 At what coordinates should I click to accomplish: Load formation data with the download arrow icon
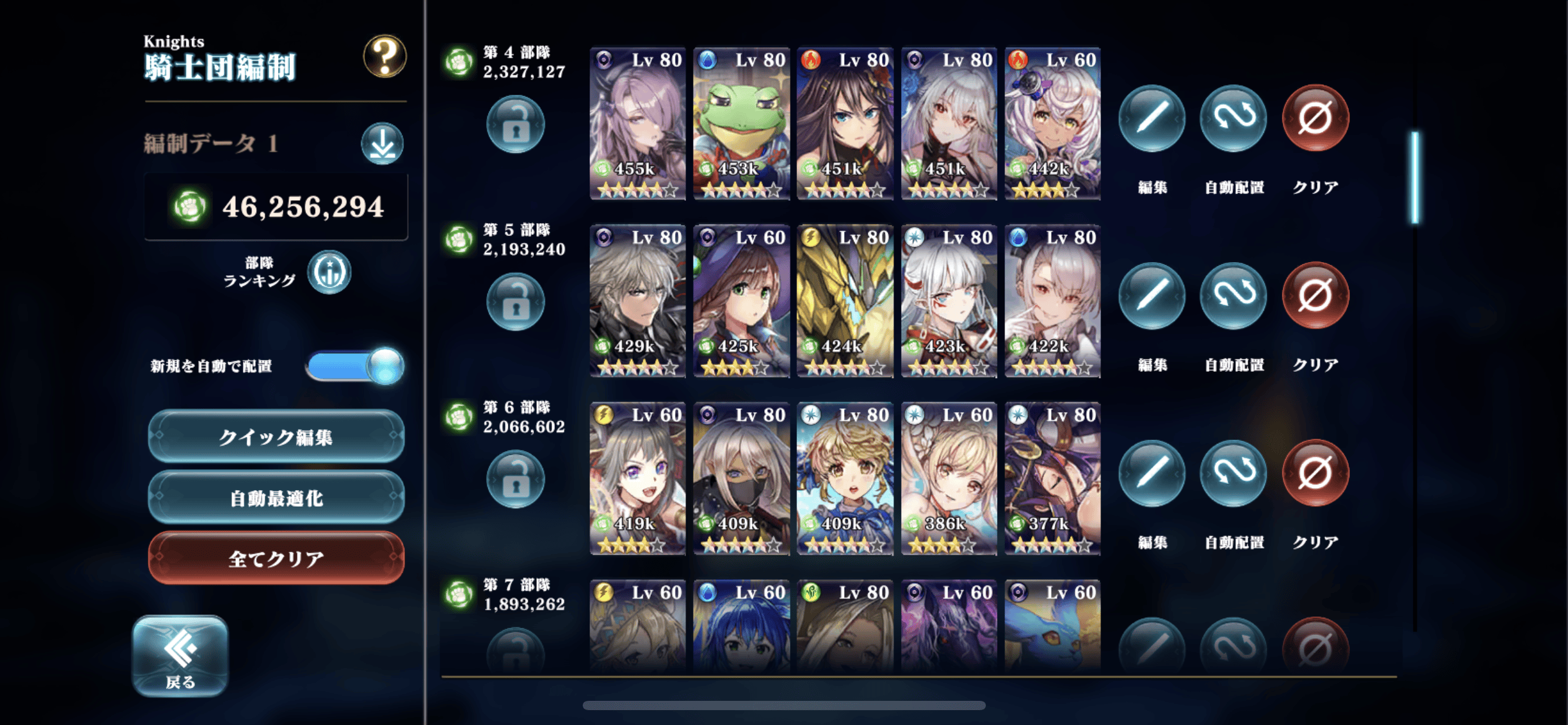[x=382, y=144]
